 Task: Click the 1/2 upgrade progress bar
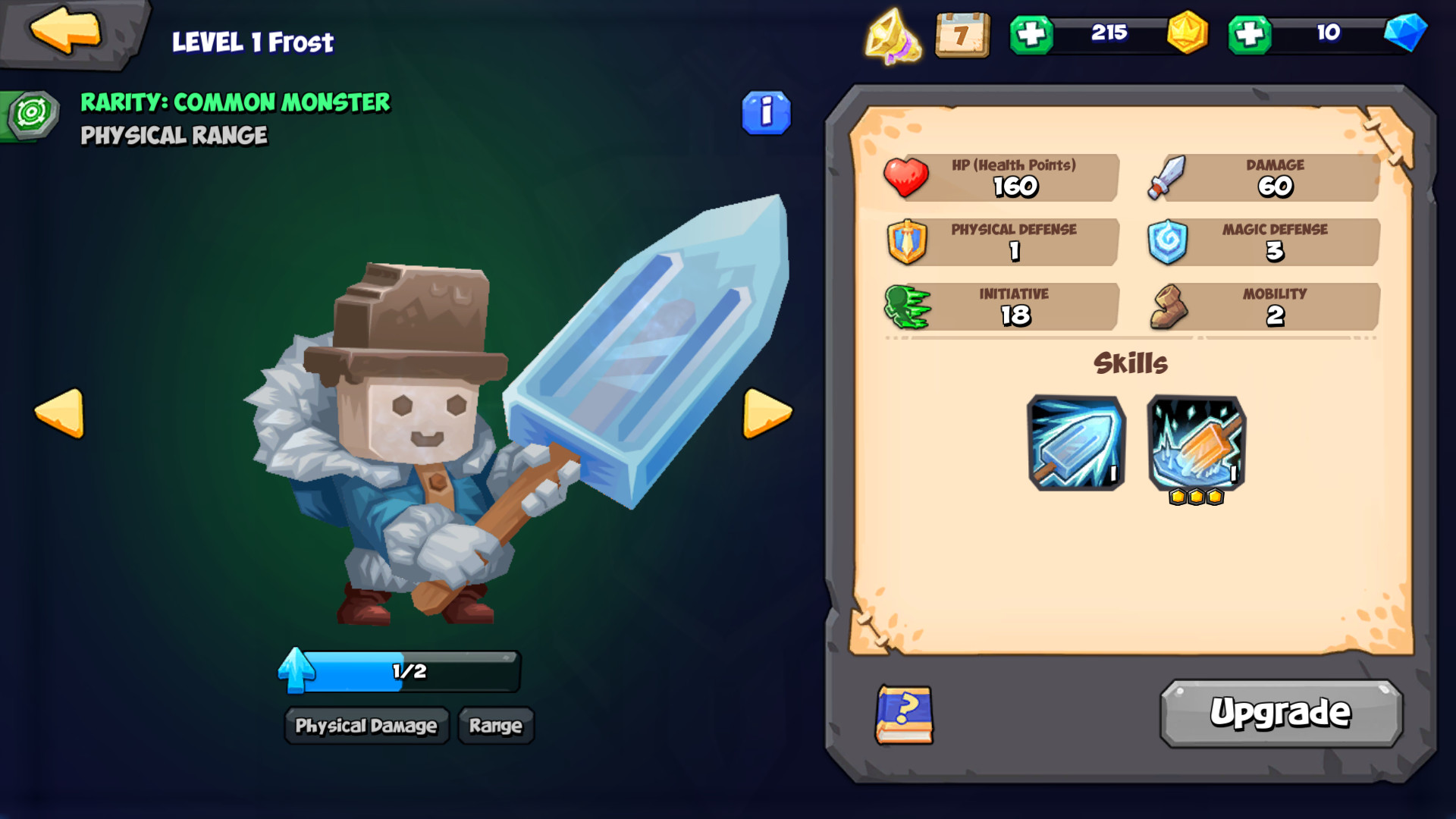409,670
